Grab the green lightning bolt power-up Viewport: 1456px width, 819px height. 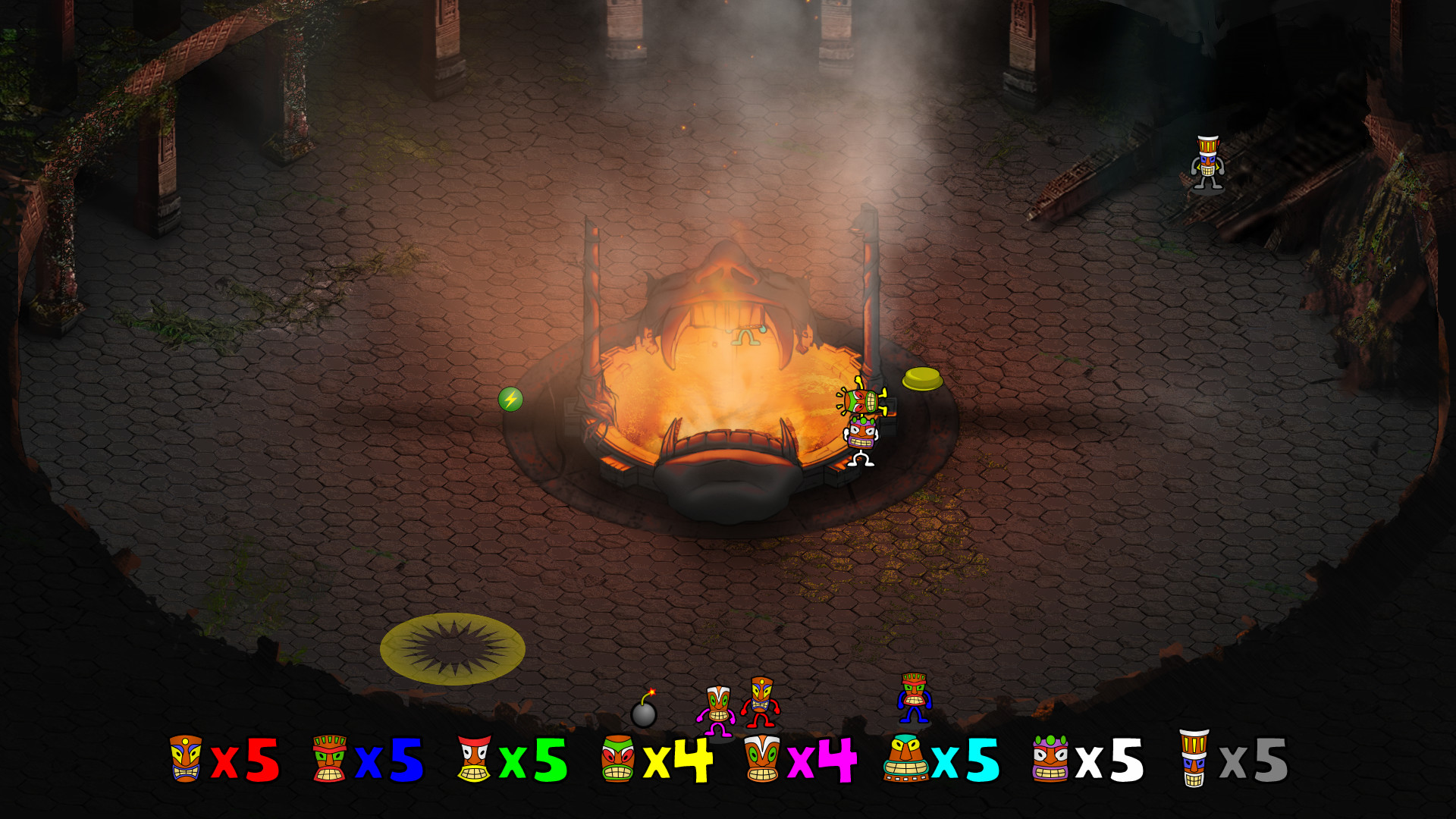512,400
